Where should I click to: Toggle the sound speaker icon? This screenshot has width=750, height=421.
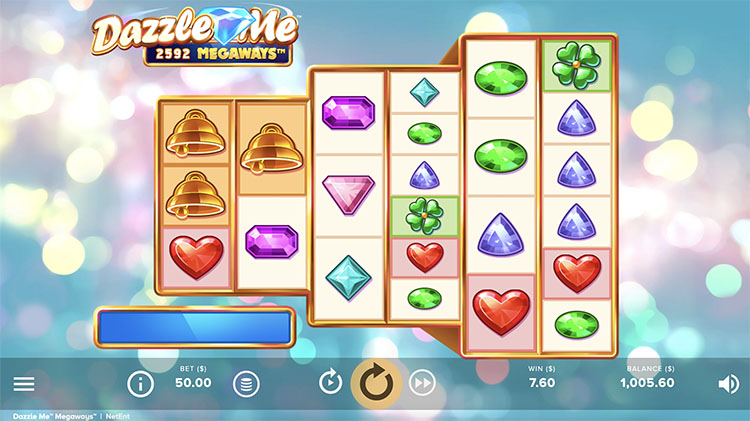point(728,383)
